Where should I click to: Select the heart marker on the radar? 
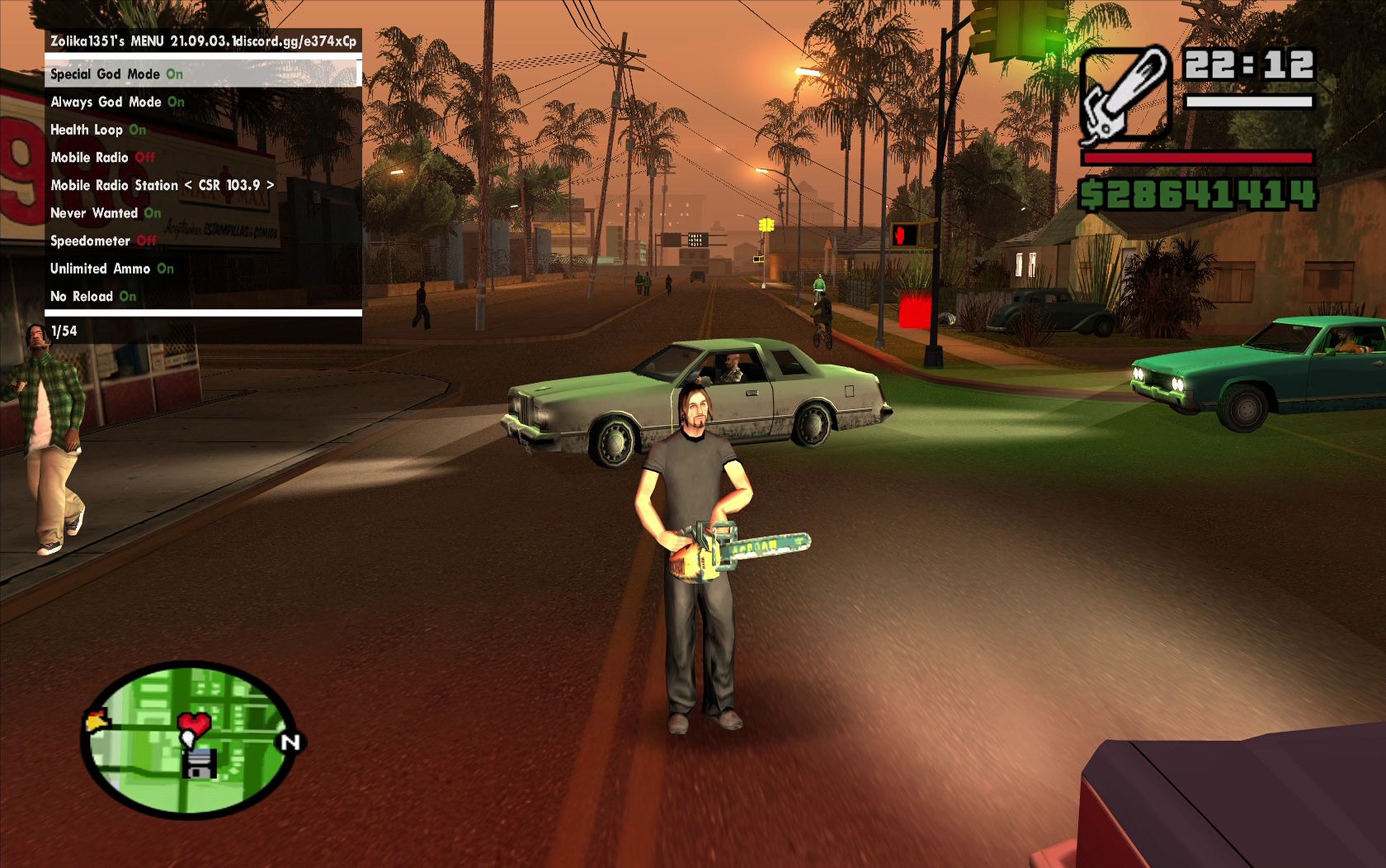195,726
